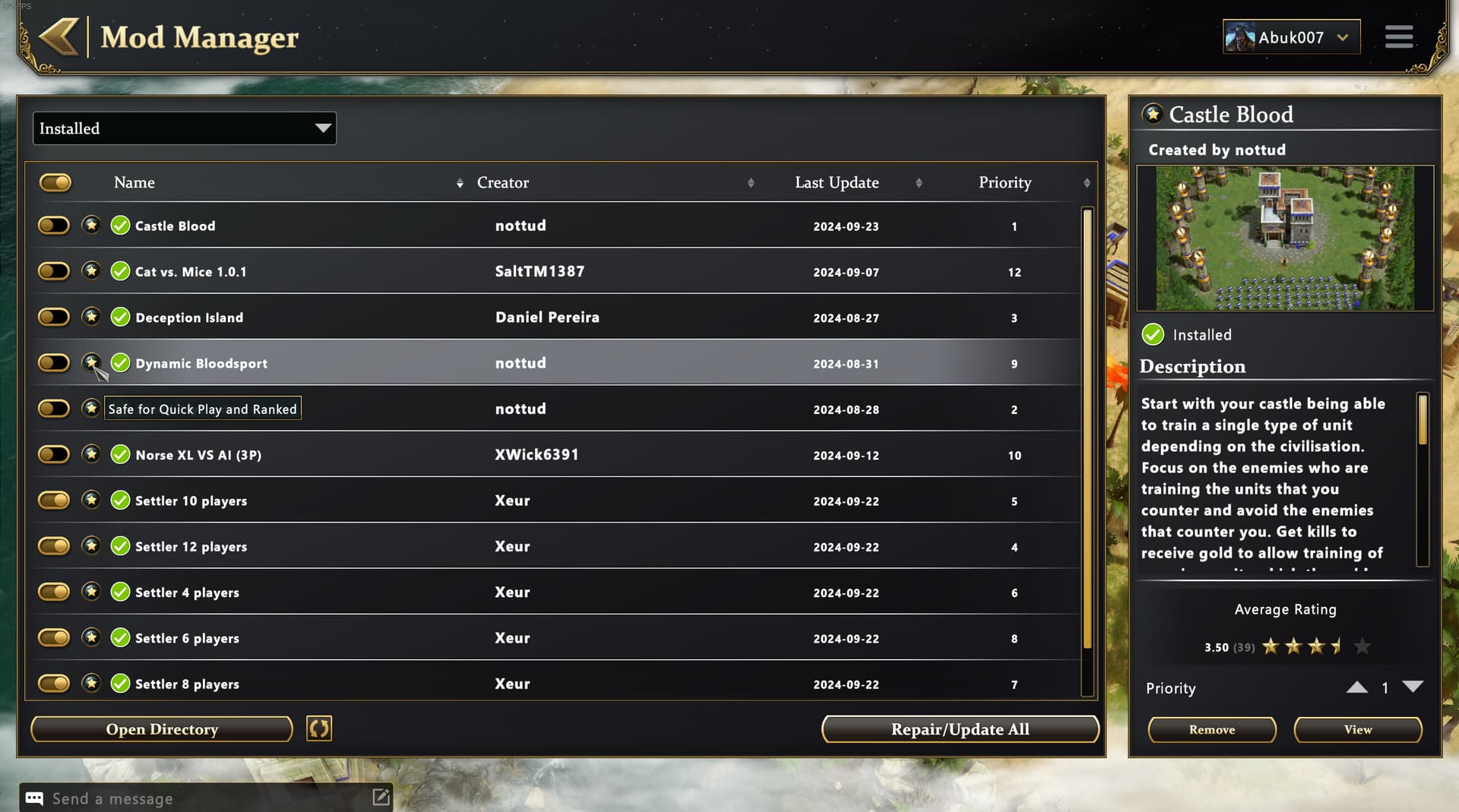Open the hamburger main menu
The image size is (1459, 812).
coord(1398,36)
